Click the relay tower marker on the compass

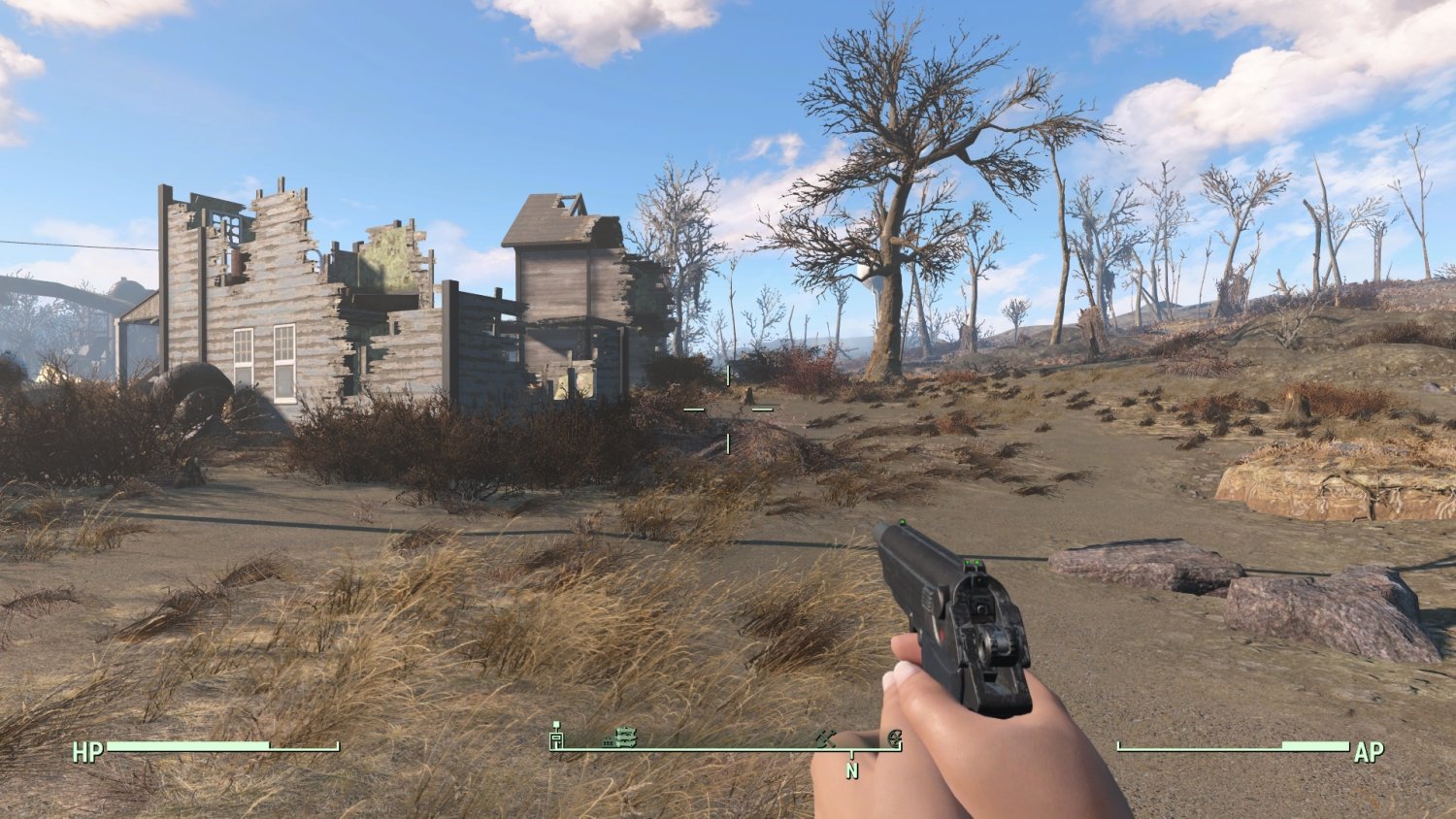[x=556, y=738]
